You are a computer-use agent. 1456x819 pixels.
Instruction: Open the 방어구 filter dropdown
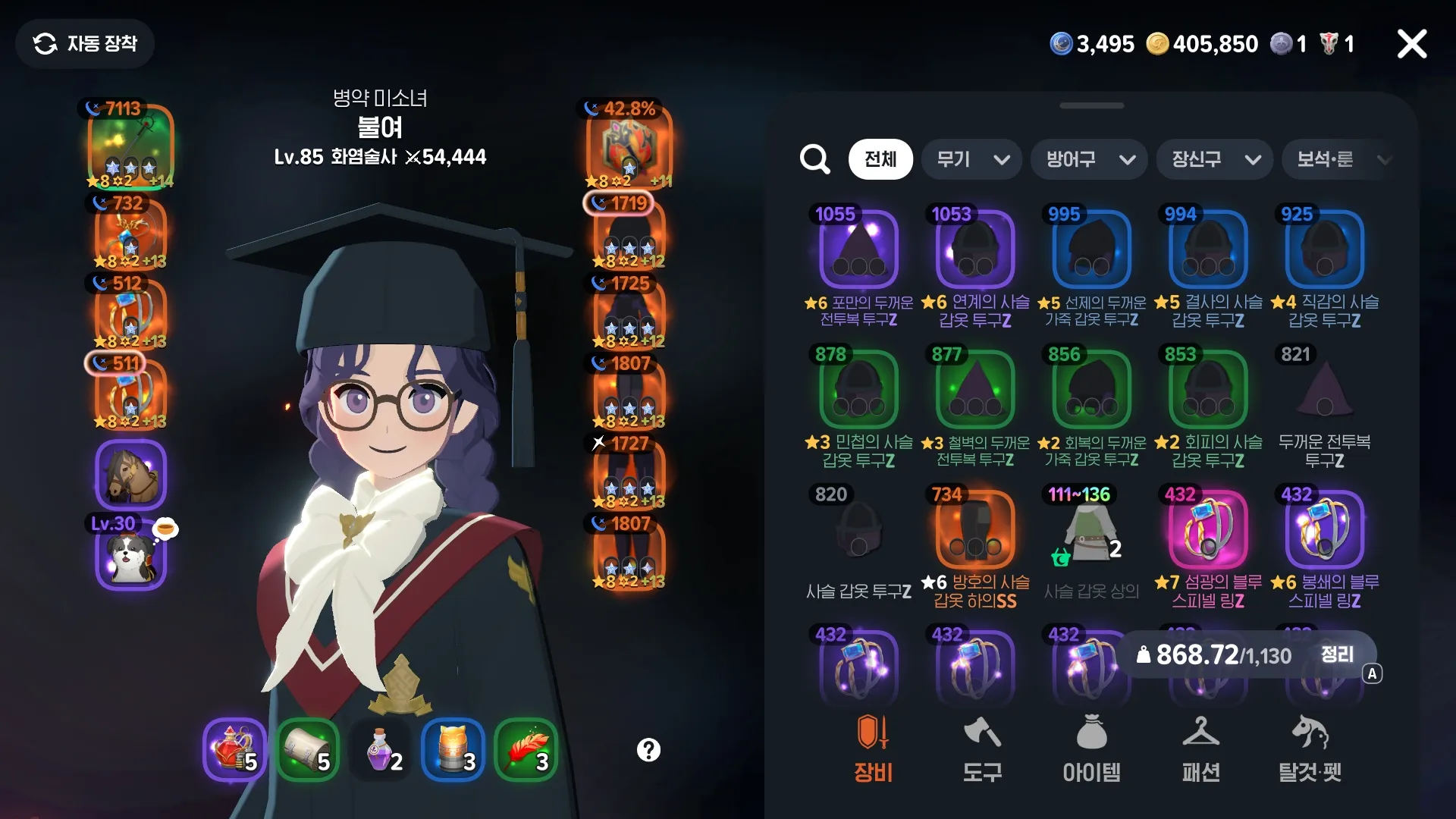click(x=1089, y=159)
